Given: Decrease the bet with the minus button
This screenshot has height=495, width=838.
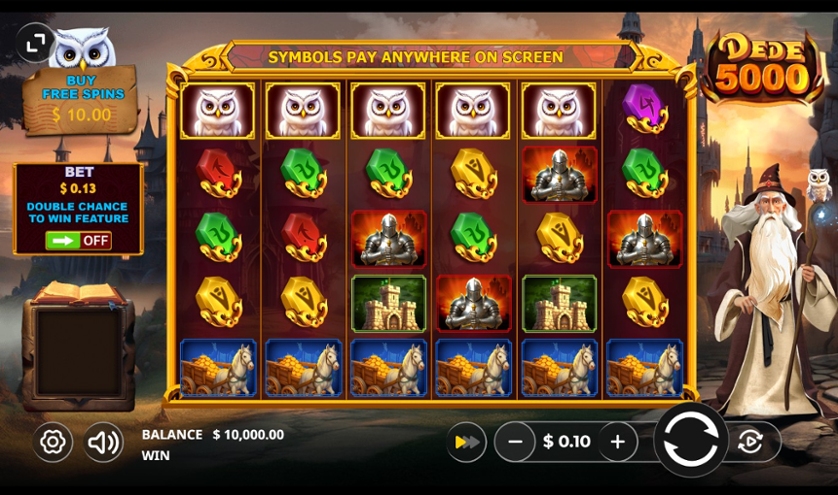Looking at the screenshot, I should point(515,441).
